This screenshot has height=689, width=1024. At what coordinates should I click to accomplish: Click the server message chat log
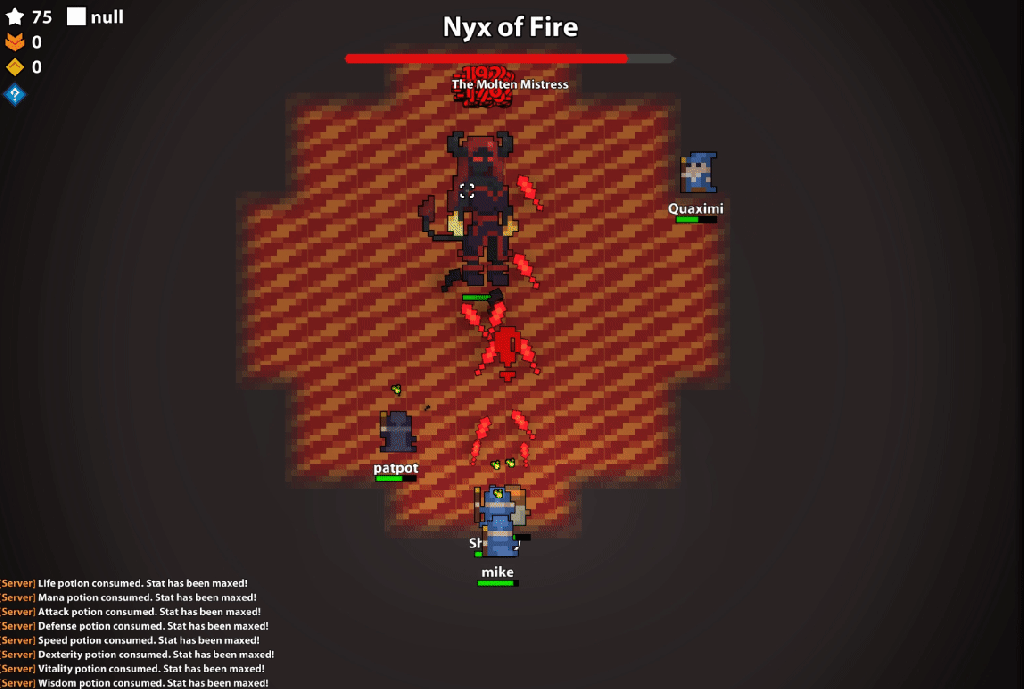[x=135, y=632]
